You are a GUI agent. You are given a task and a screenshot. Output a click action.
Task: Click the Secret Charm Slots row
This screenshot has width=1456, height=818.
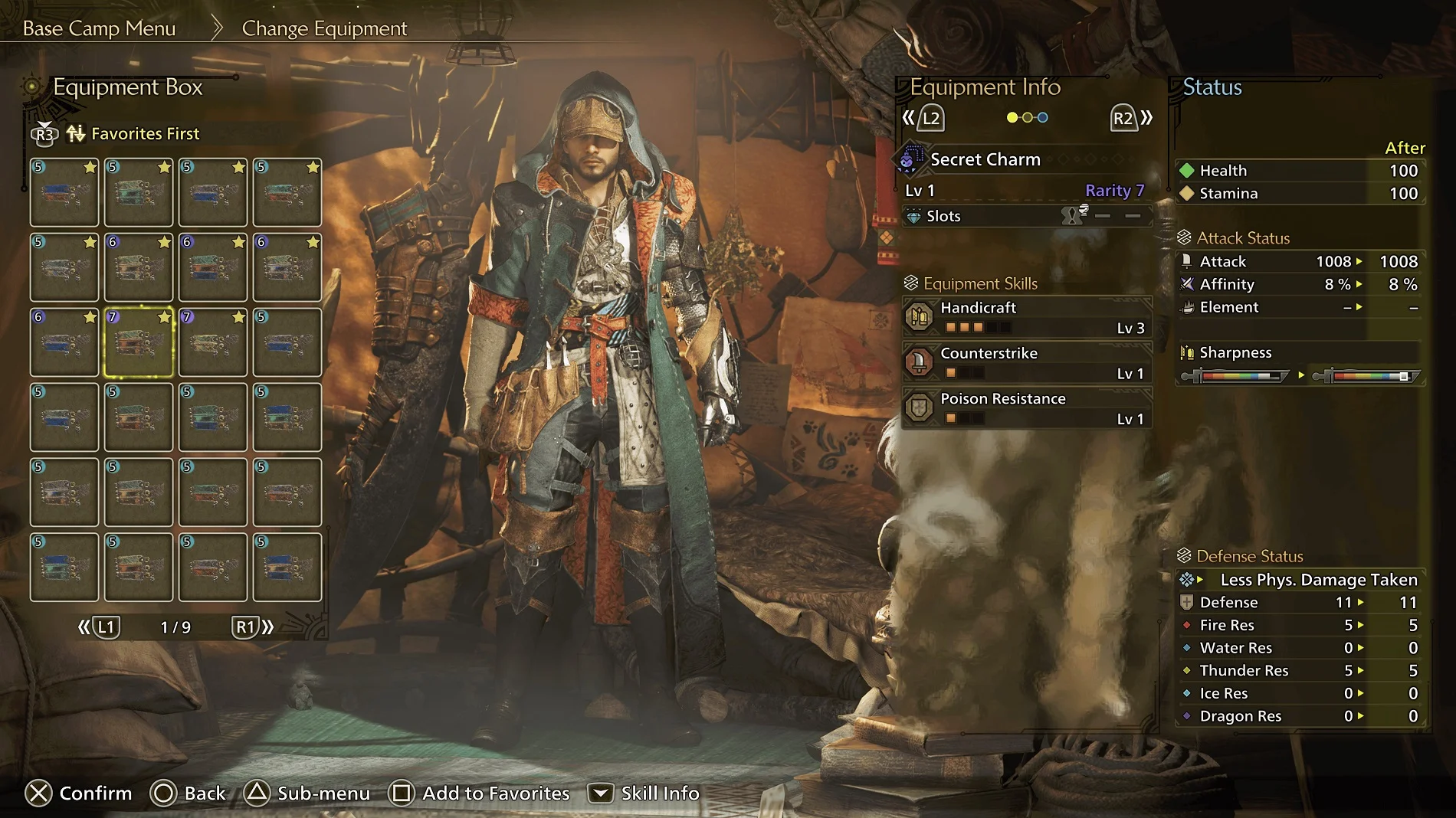(x=1027, y=216)
